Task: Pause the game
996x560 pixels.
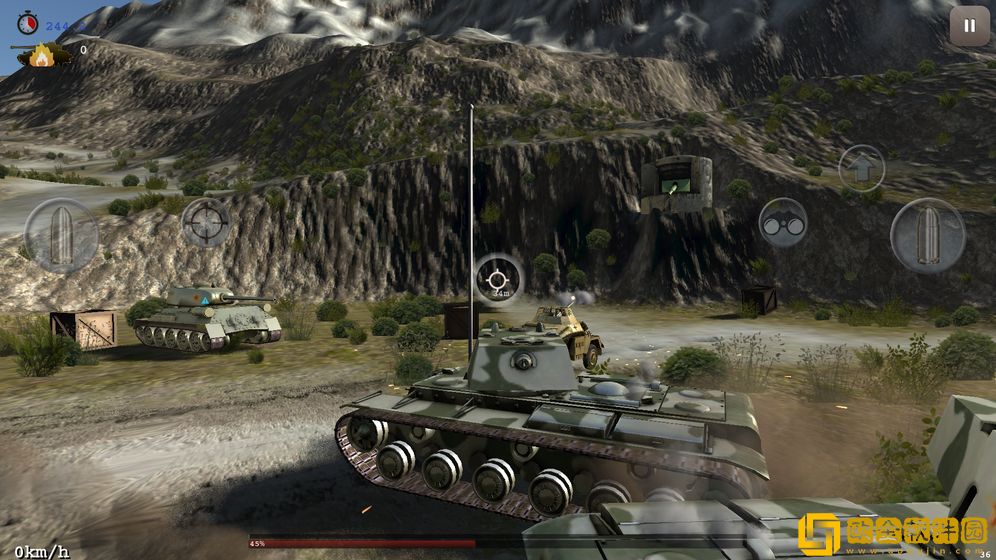Action: coord(968,26)
